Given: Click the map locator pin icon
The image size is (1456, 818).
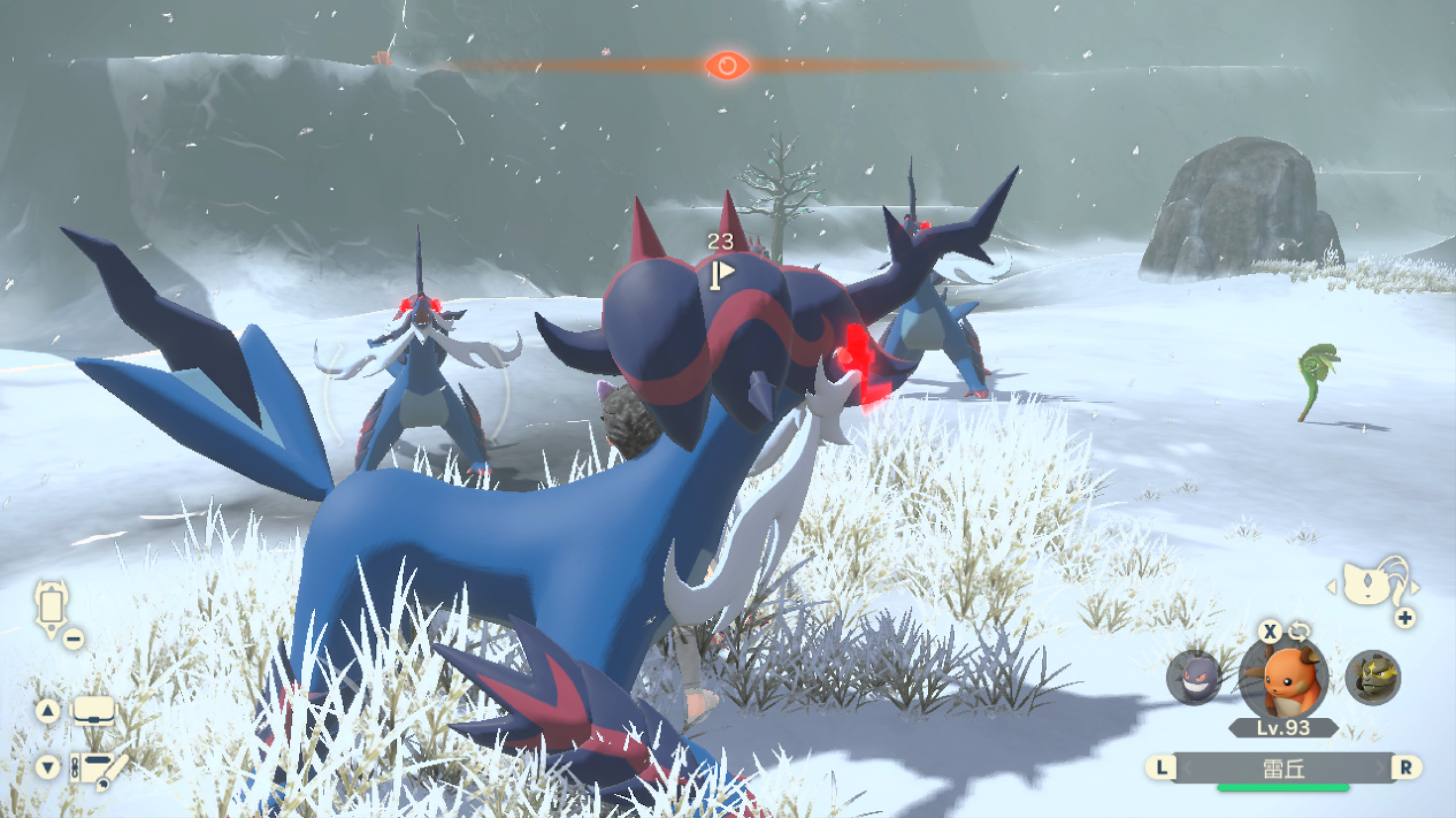Looking at the screenshot, I should tap(51, 604).
